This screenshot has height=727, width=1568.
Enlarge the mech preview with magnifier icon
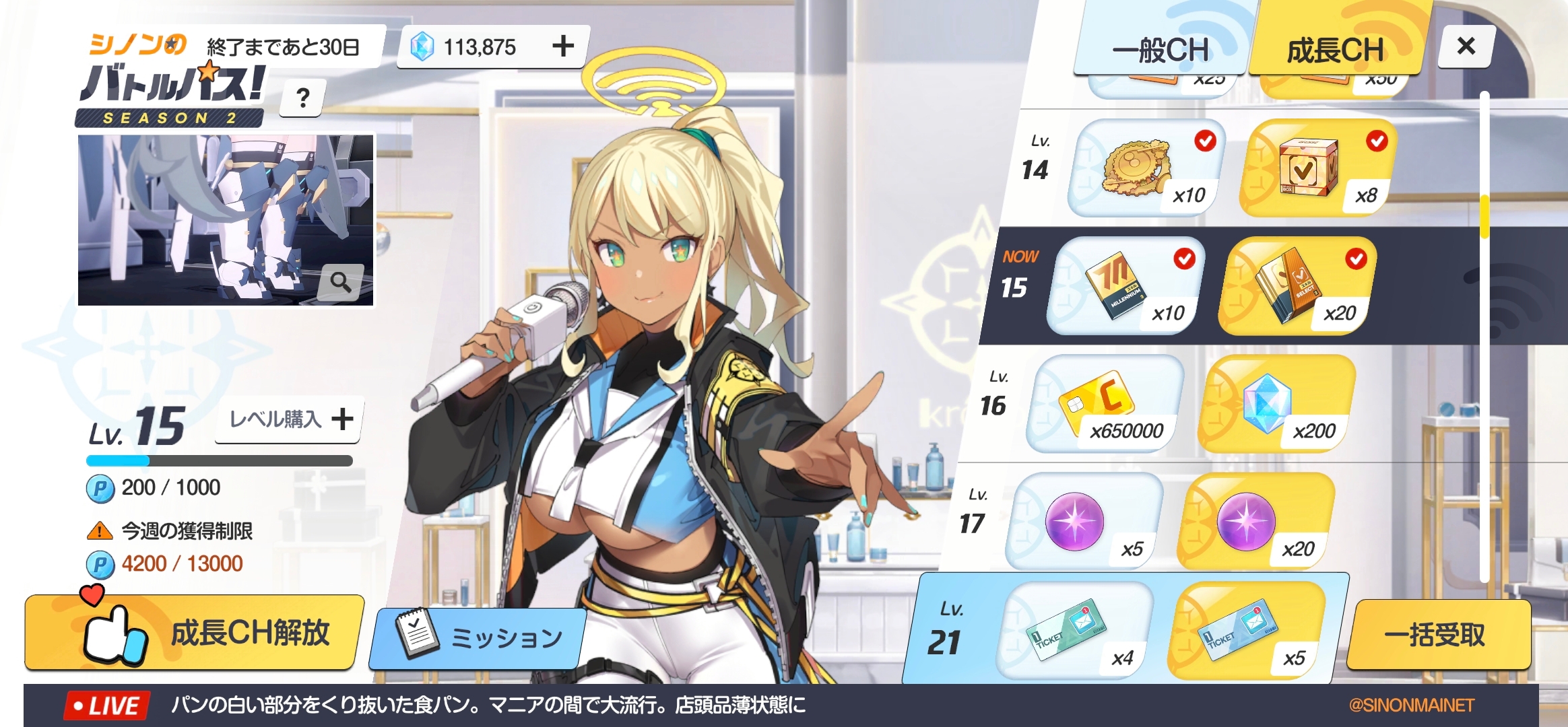click(x=341, y=282)
